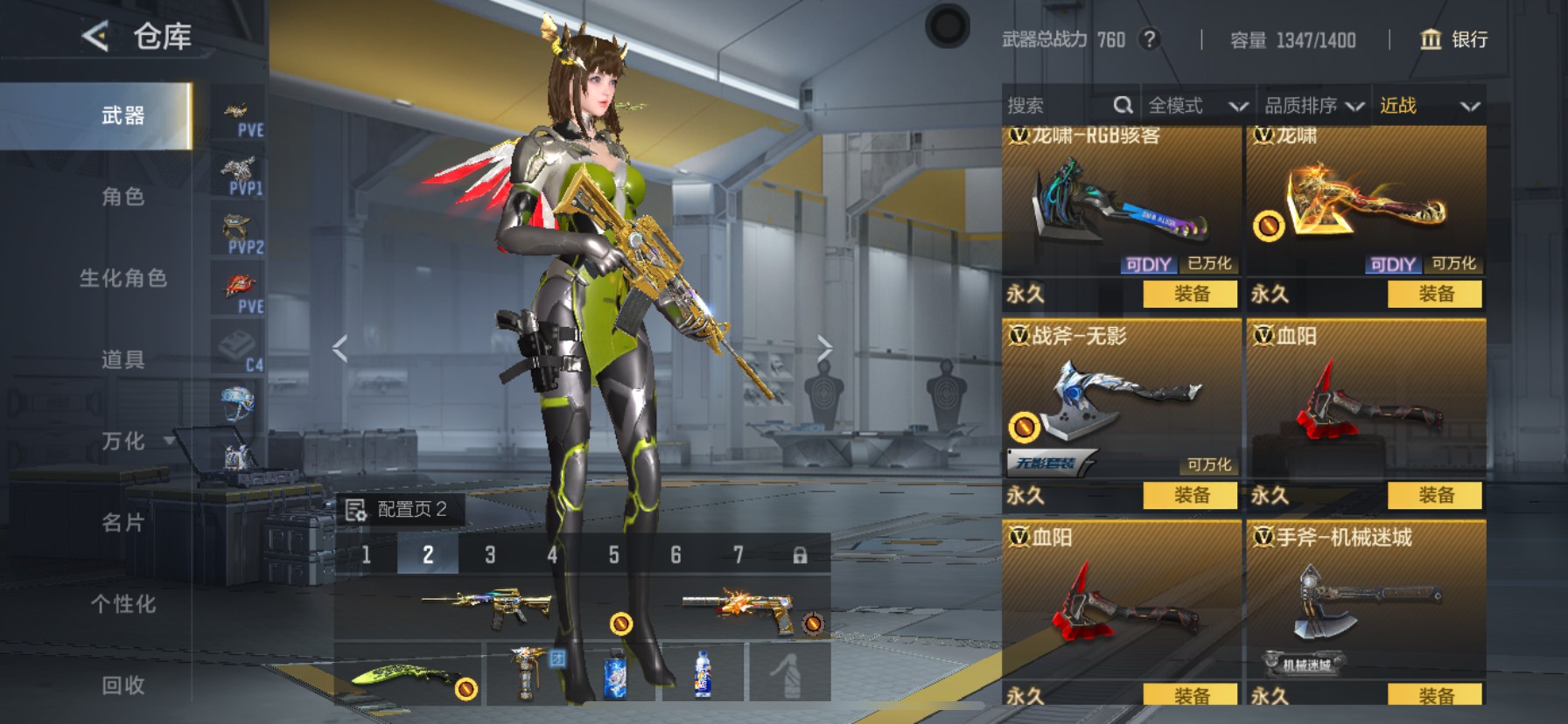Equip the 战斧-无影 axe
Screen dimensions: 1568x724
[x=1190, y=496]
